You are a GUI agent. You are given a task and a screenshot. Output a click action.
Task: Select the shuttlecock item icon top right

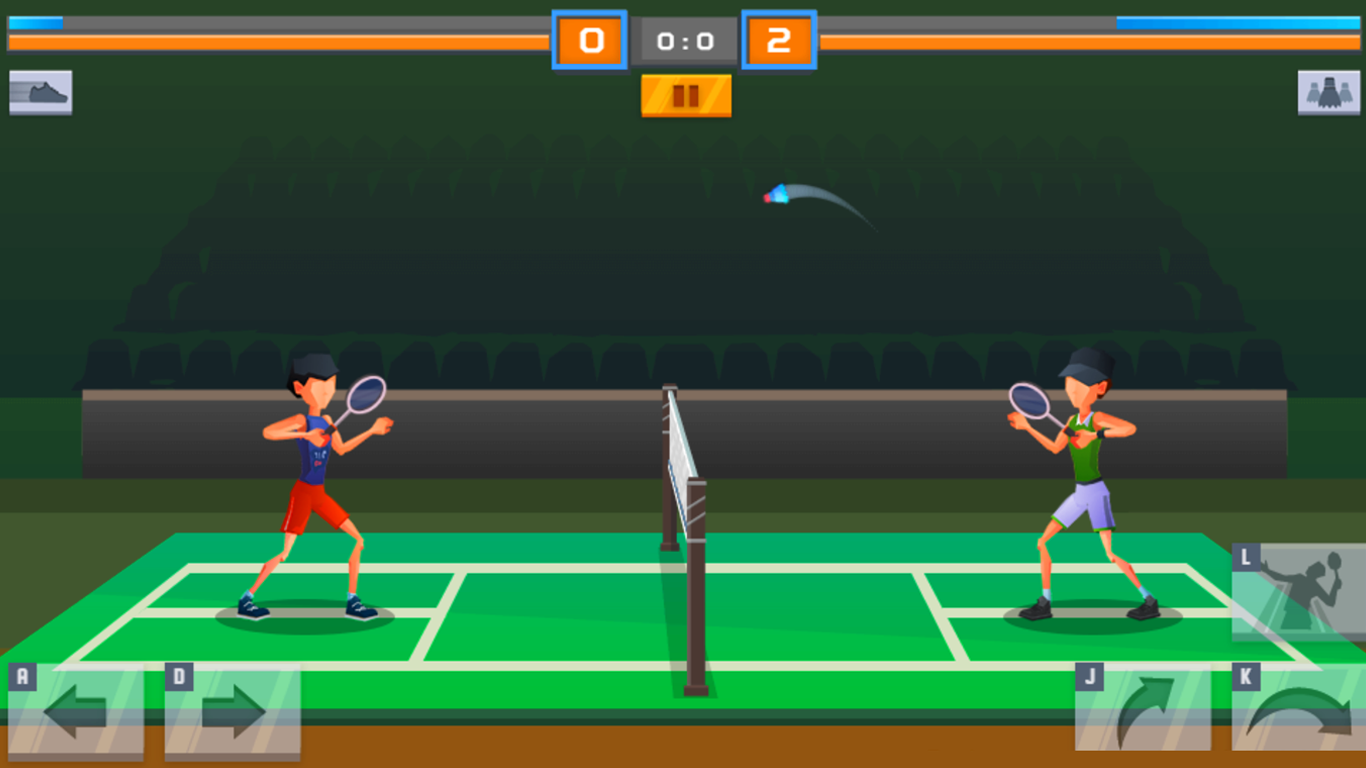pyautogui.click(x=1328, y=91)
